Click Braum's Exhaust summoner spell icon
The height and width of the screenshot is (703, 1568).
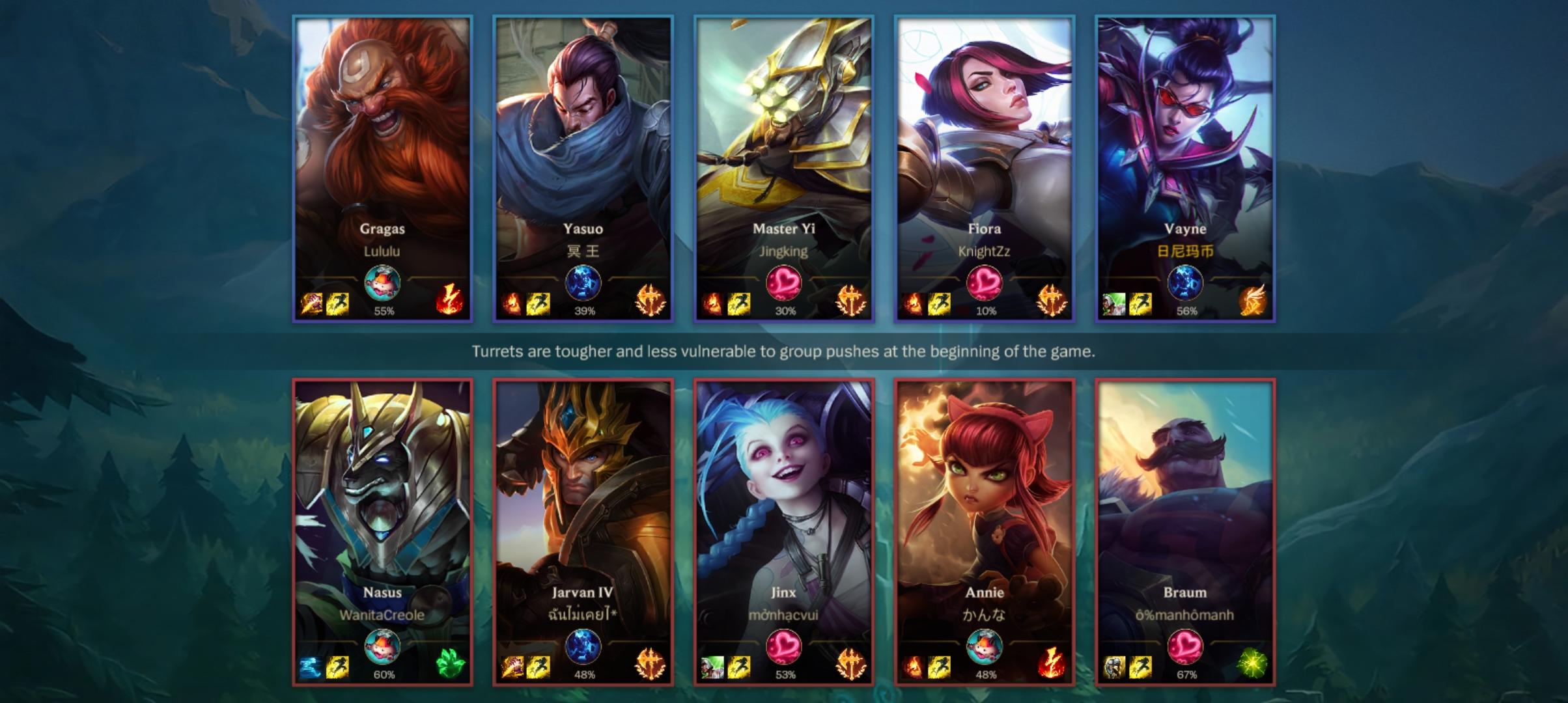[1114, 667]
